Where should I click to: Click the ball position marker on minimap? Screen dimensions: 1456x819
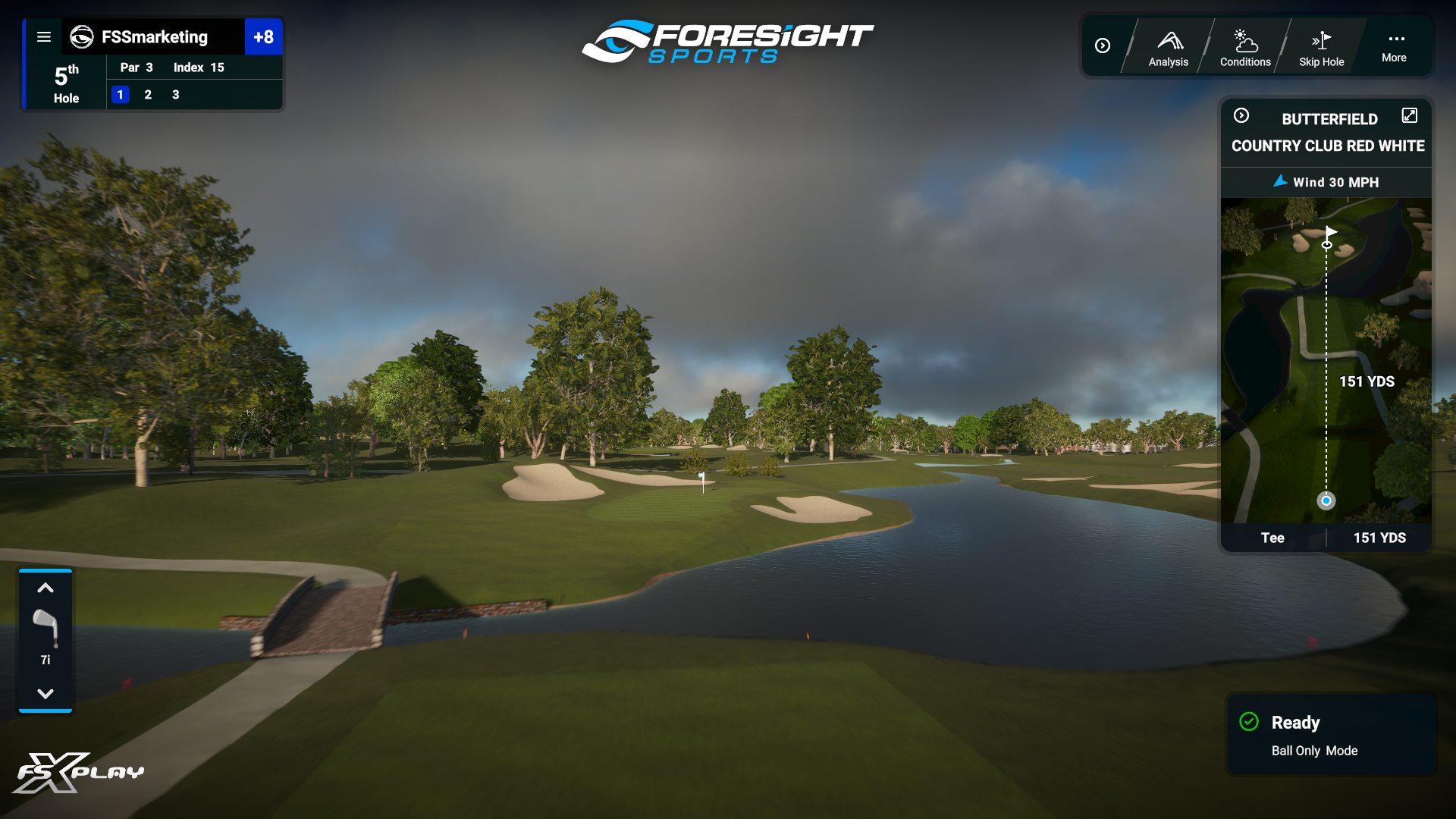coord(1326,500)
